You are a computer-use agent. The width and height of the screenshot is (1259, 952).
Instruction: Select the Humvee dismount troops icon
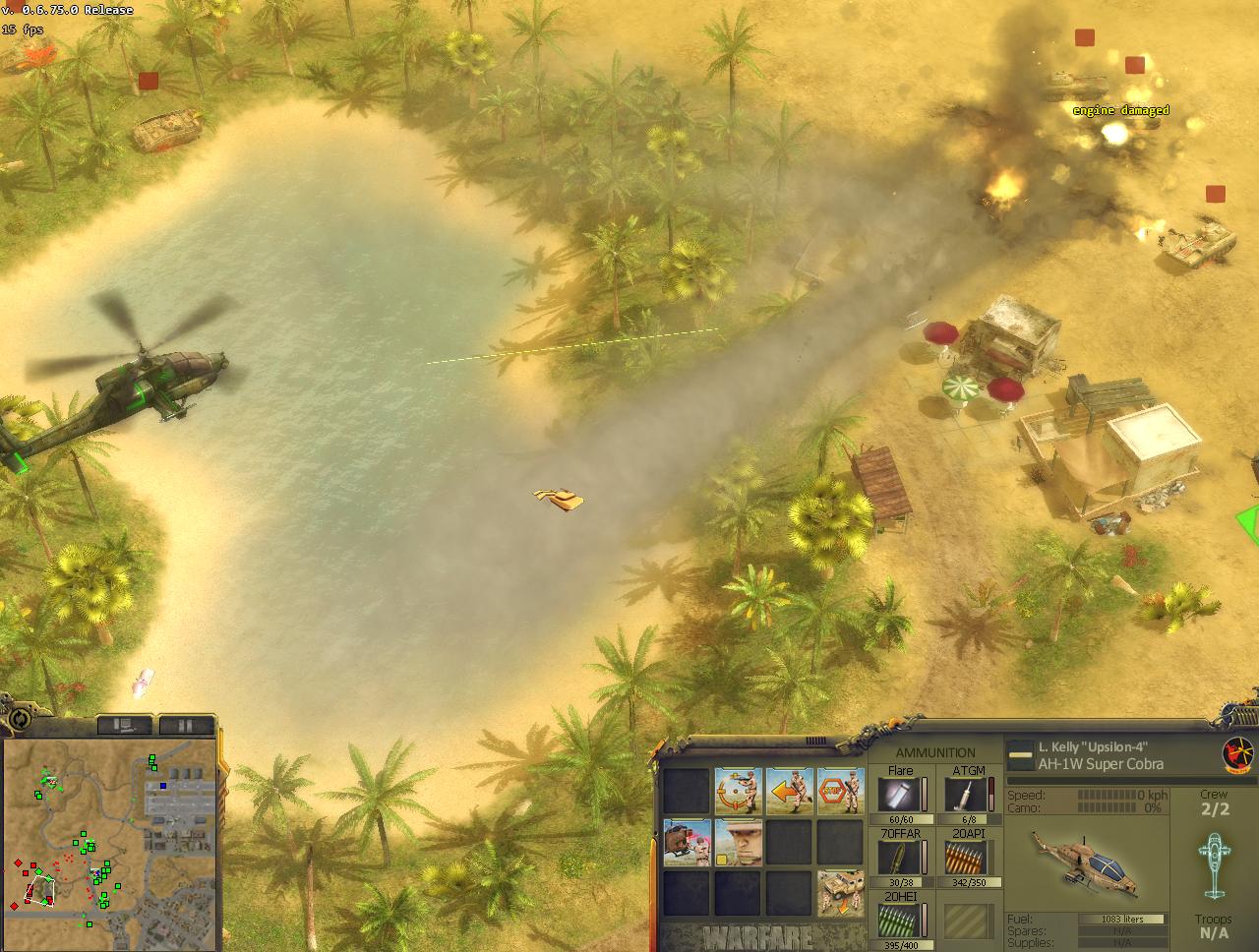point(841,892)
